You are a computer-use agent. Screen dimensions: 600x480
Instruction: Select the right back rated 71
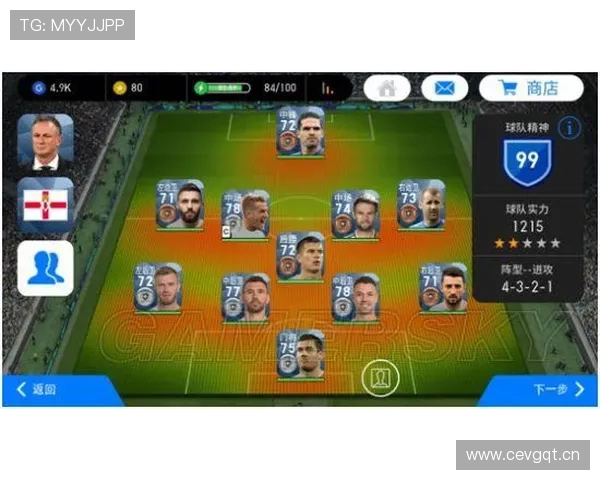pos(443,287)
